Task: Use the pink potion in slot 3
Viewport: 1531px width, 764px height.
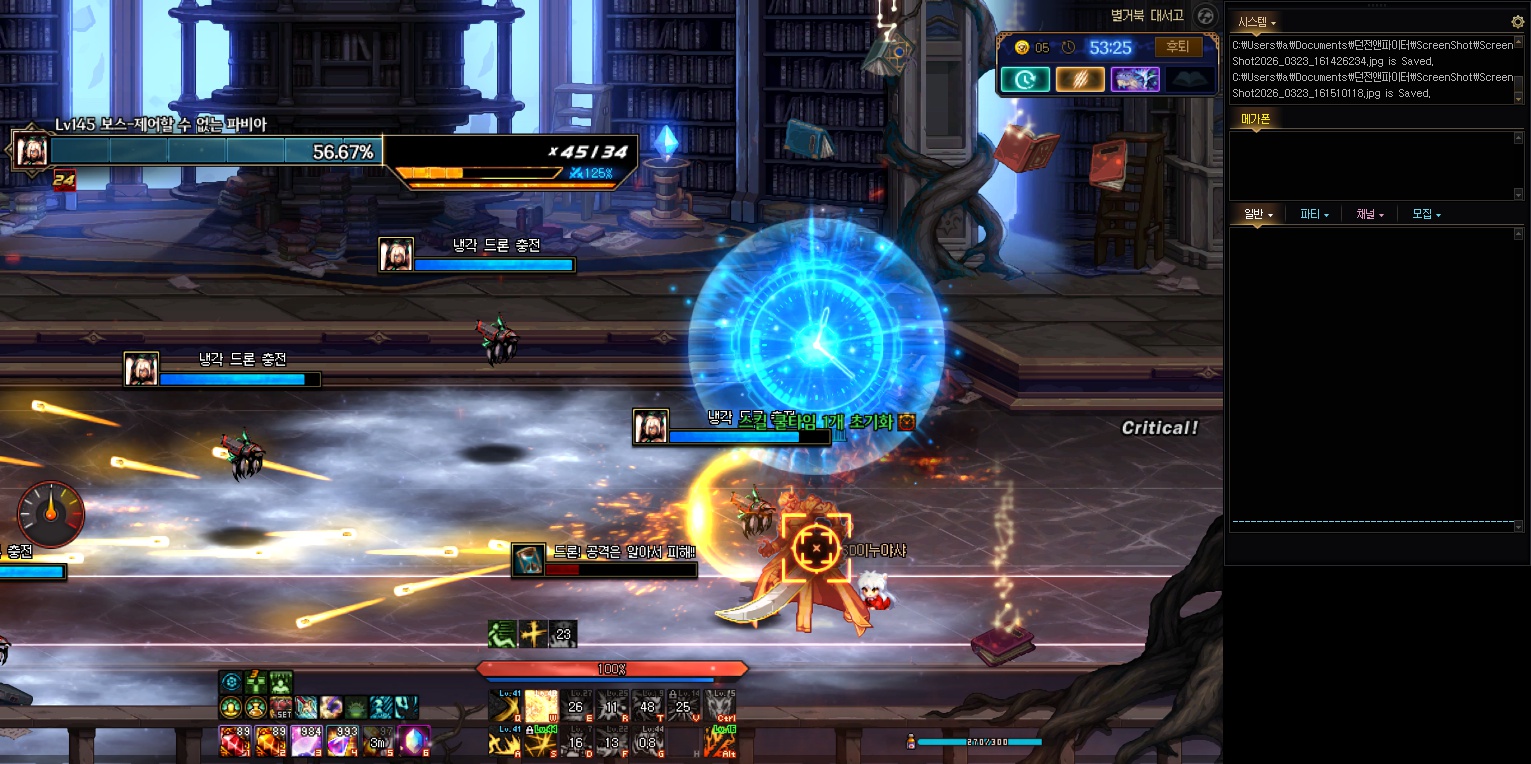Action: pos(306,741)
